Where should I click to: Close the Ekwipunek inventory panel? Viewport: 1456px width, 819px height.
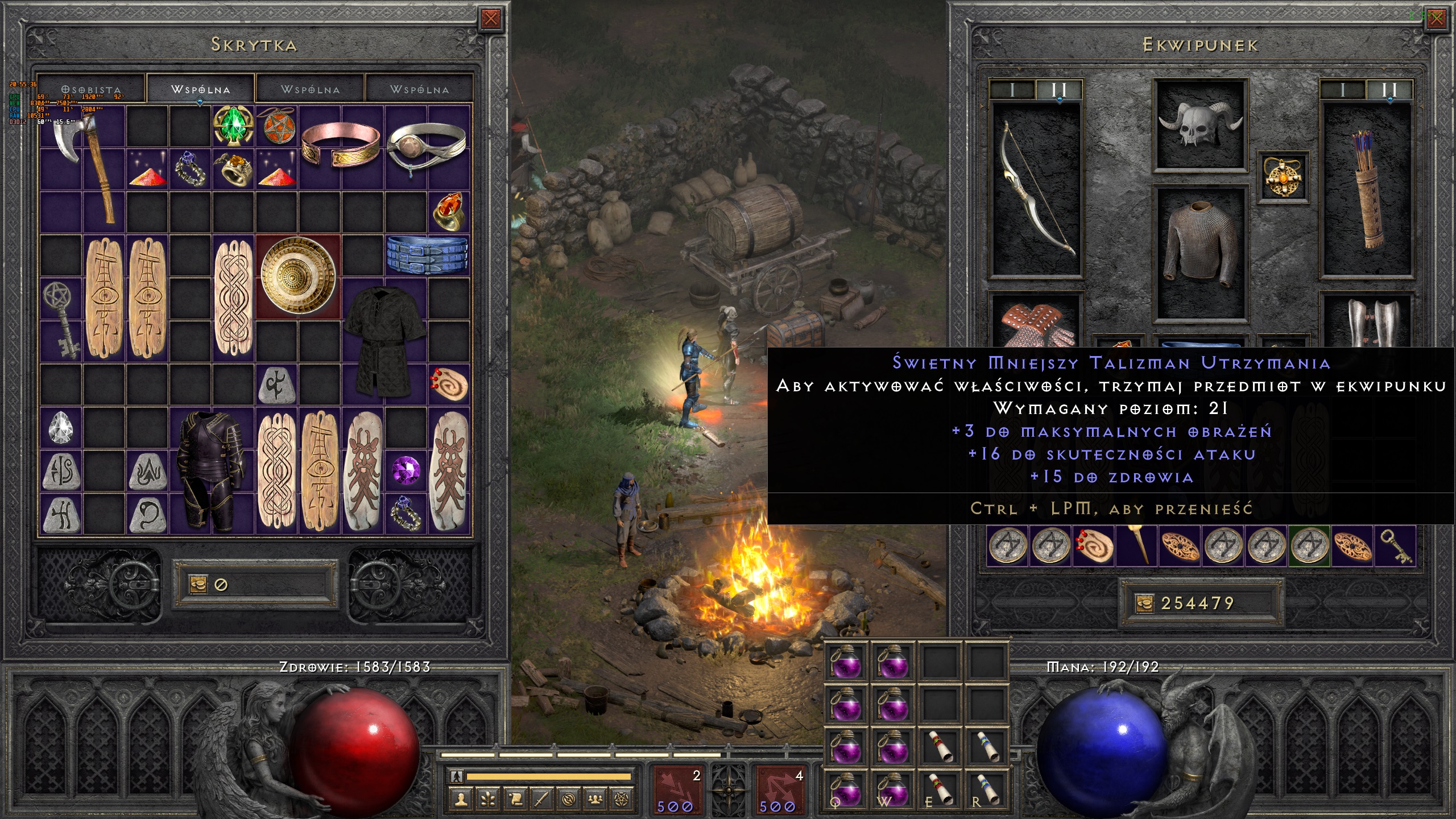(x=1437, y=19)
